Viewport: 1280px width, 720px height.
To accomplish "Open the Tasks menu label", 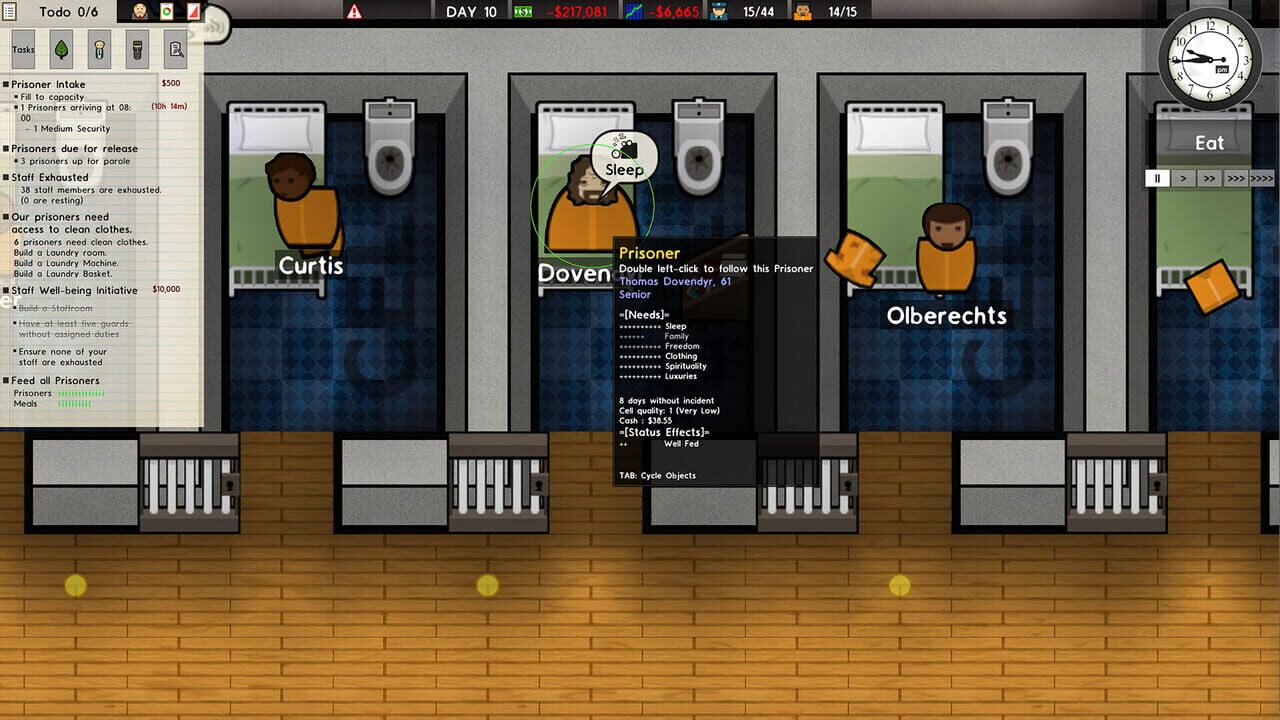I will [x=22, y=49].
